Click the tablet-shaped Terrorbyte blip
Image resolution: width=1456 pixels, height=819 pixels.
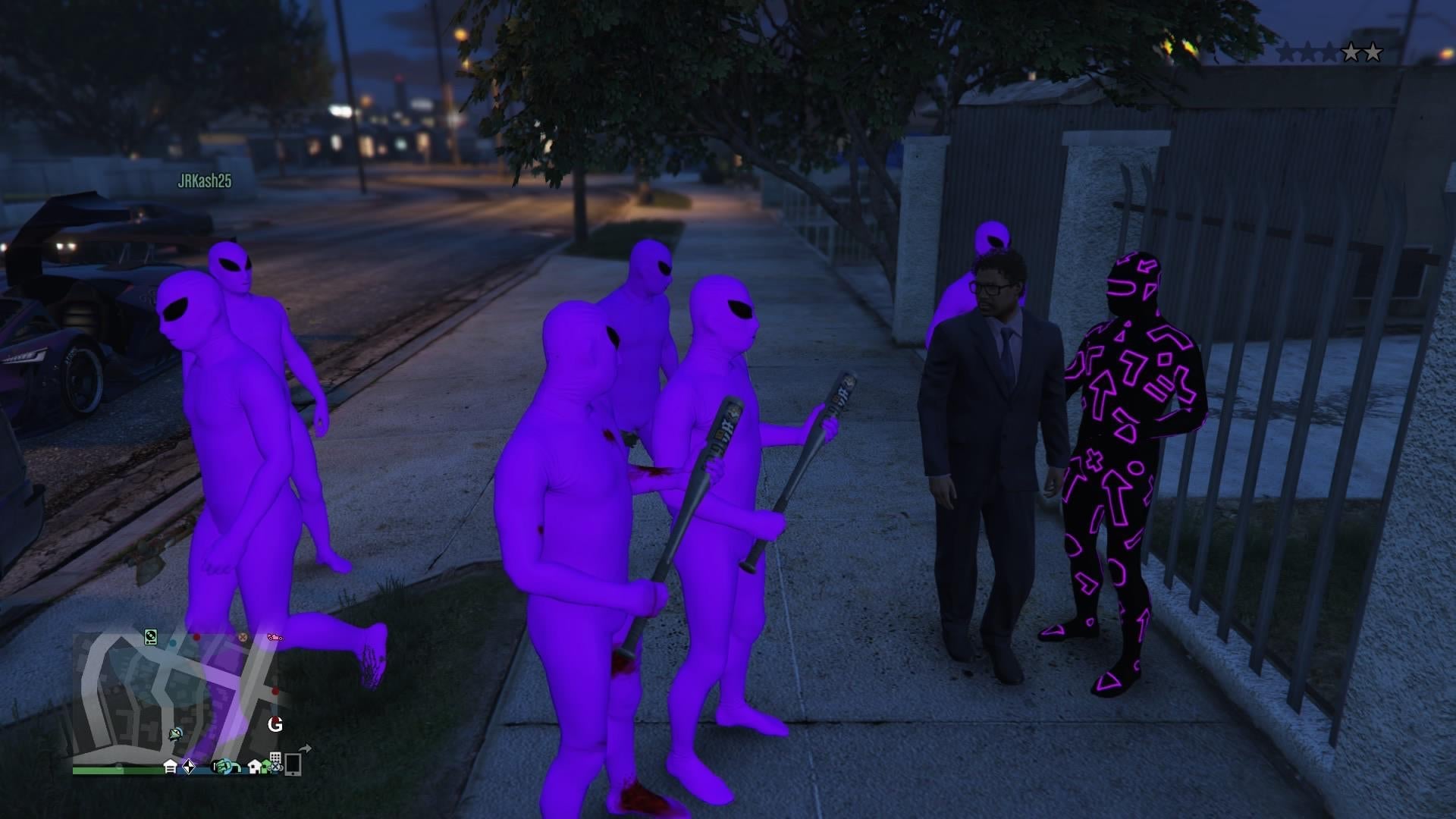293,766
